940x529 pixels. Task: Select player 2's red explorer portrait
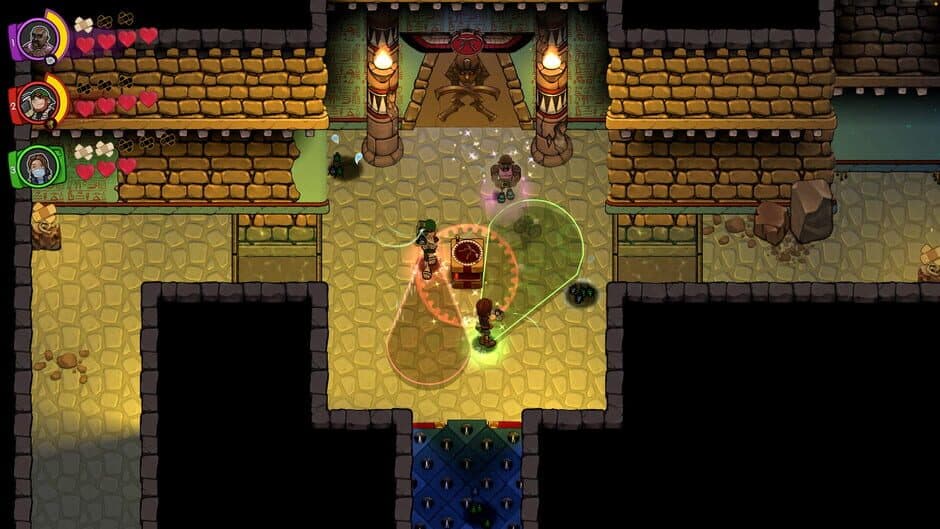(38, 101)
